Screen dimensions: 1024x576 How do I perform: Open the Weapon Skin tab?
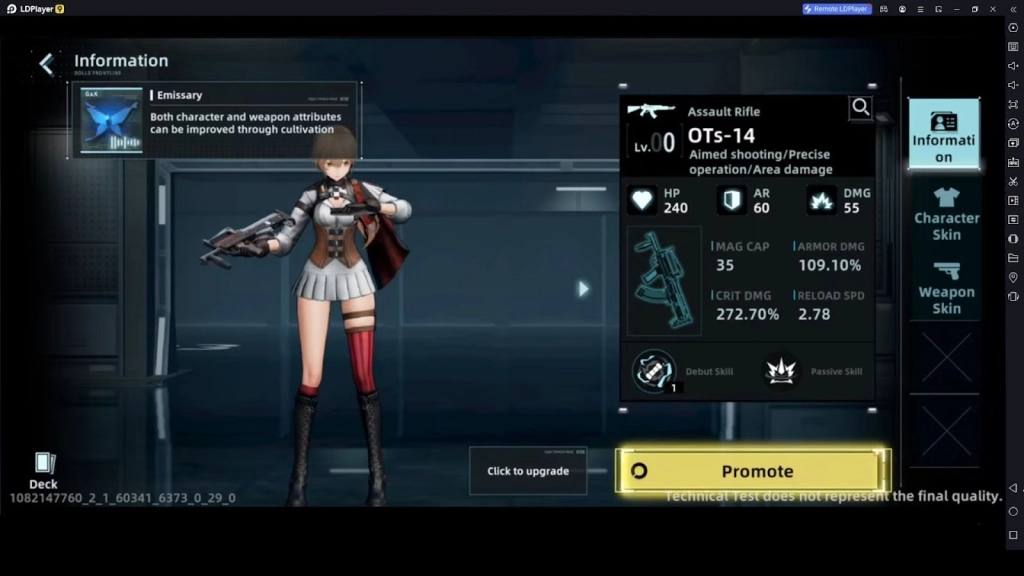[945, 287]
